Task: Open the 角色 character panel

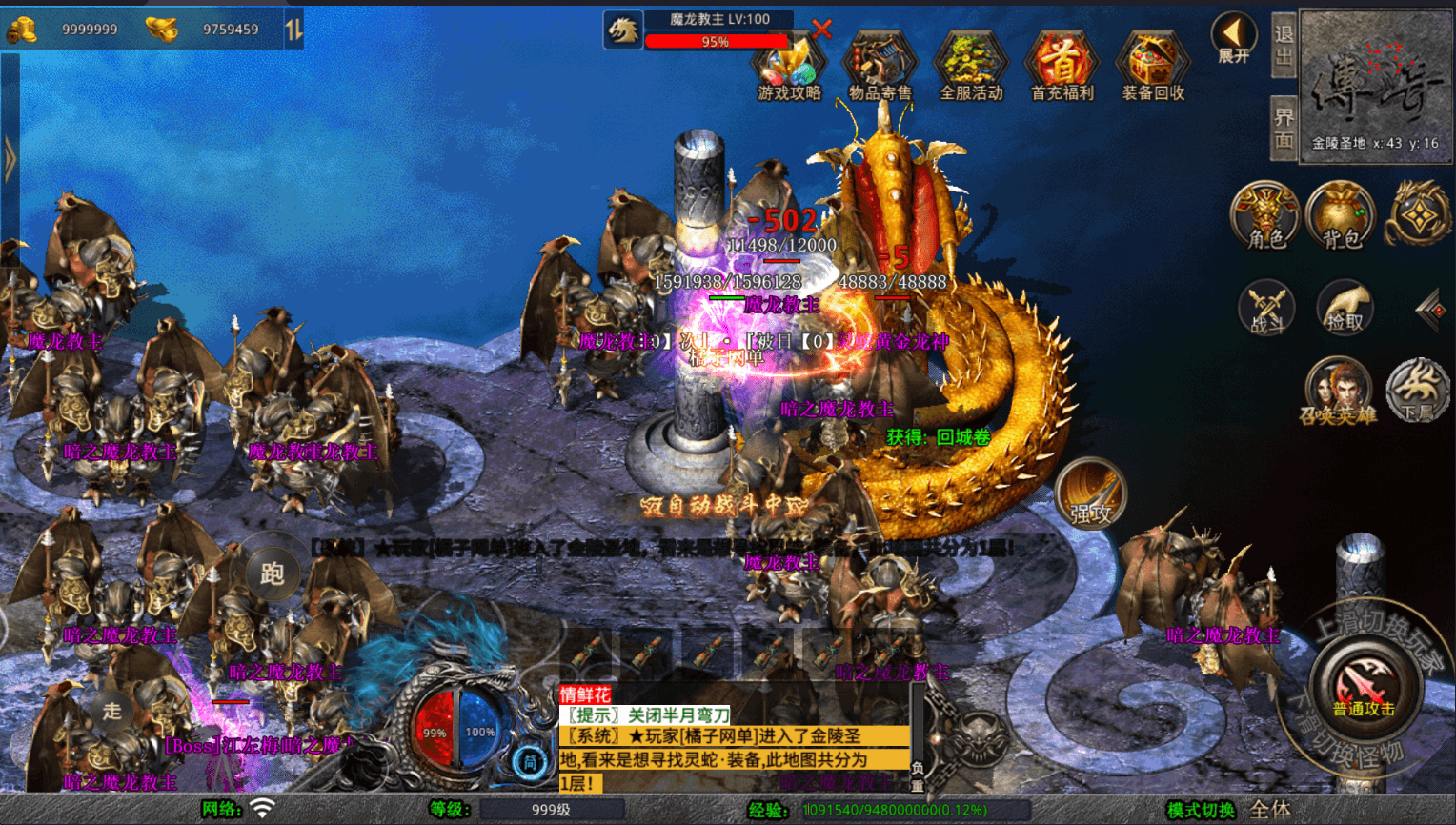Action: coord(1265,216)
